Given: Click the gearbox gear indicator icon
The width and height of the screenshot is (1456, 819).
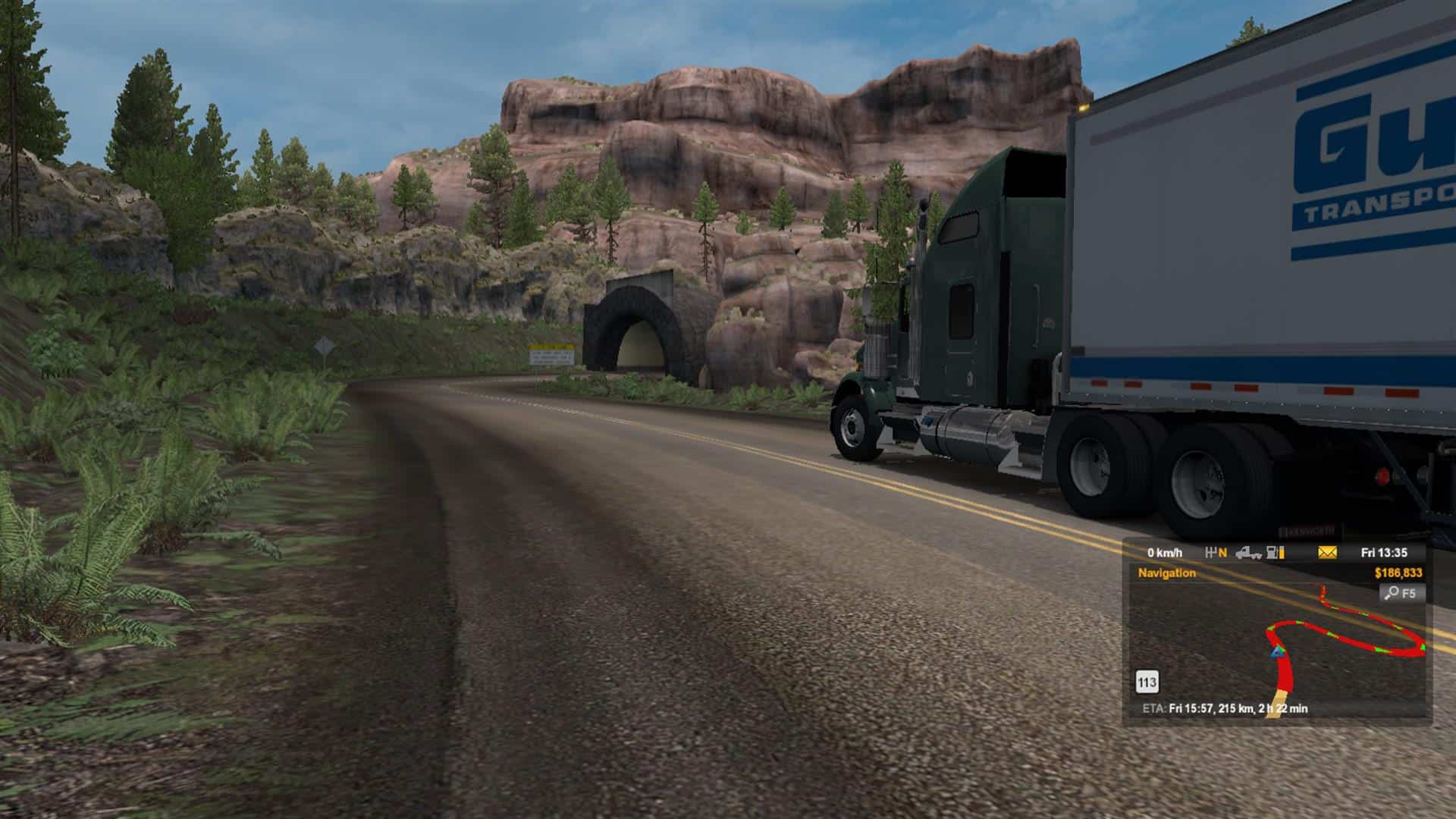Looking at the screenshot, I should pyautogui.click(x=1216, y=553).
